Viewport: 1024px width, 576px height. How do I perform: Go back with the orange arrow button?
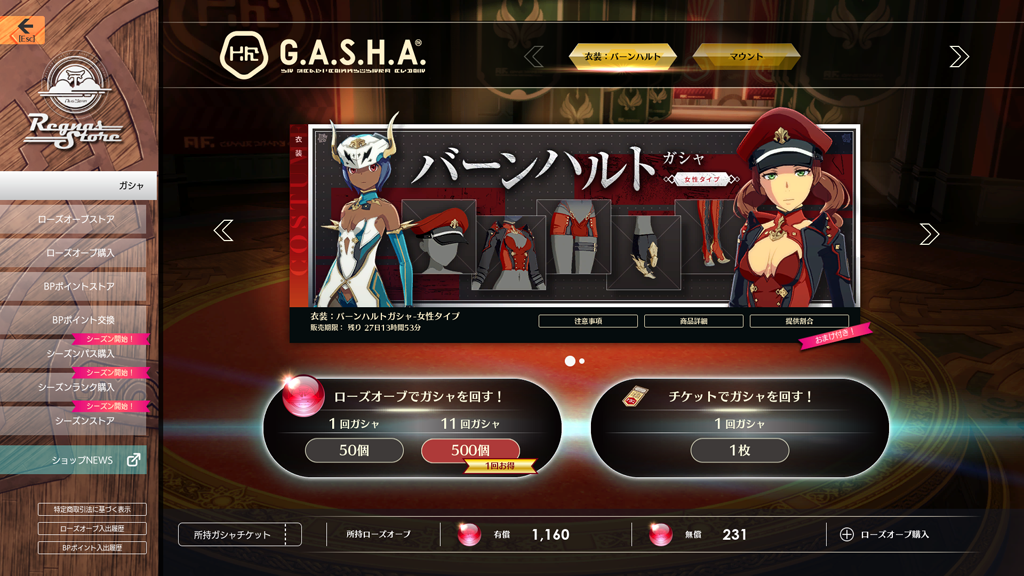pos(24,28)
